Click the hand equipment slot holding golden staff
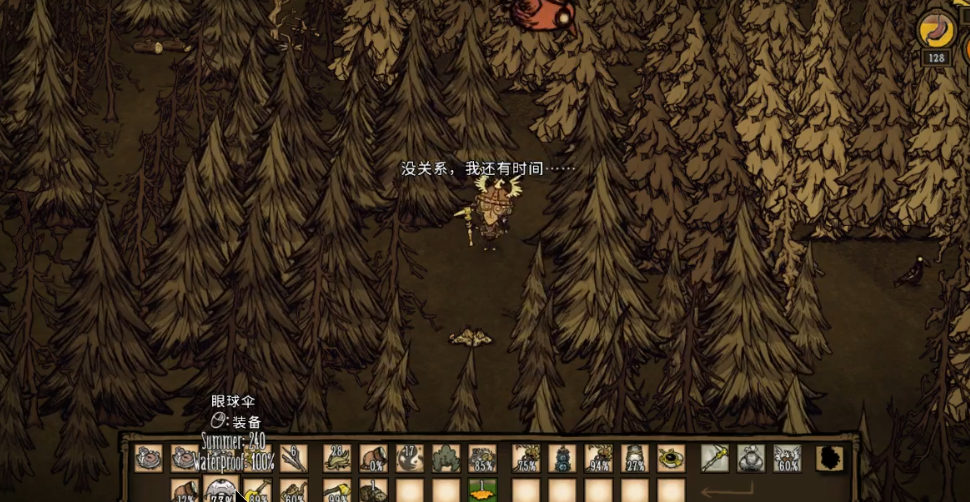The image size is (970, 502). point(714,458)
